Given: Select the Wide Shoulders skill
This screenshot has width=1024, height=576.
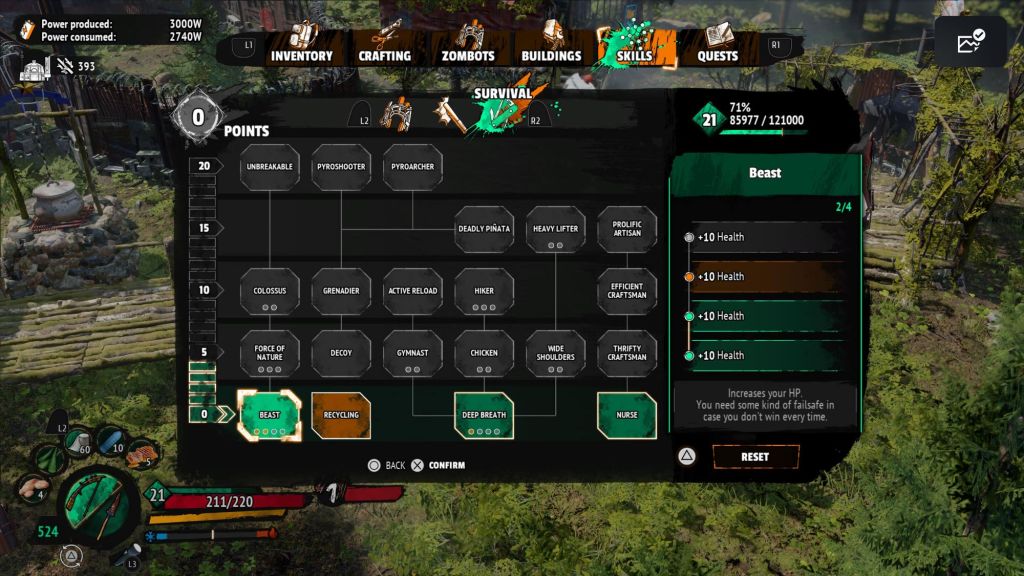Looking at the screenshot, I should [x=556, y=353].
